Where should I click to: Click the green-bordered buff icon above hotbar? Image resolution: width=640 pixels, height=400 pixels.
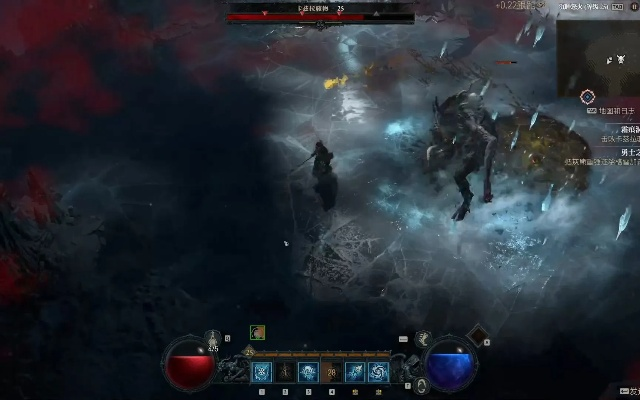(x=257, y=333)
